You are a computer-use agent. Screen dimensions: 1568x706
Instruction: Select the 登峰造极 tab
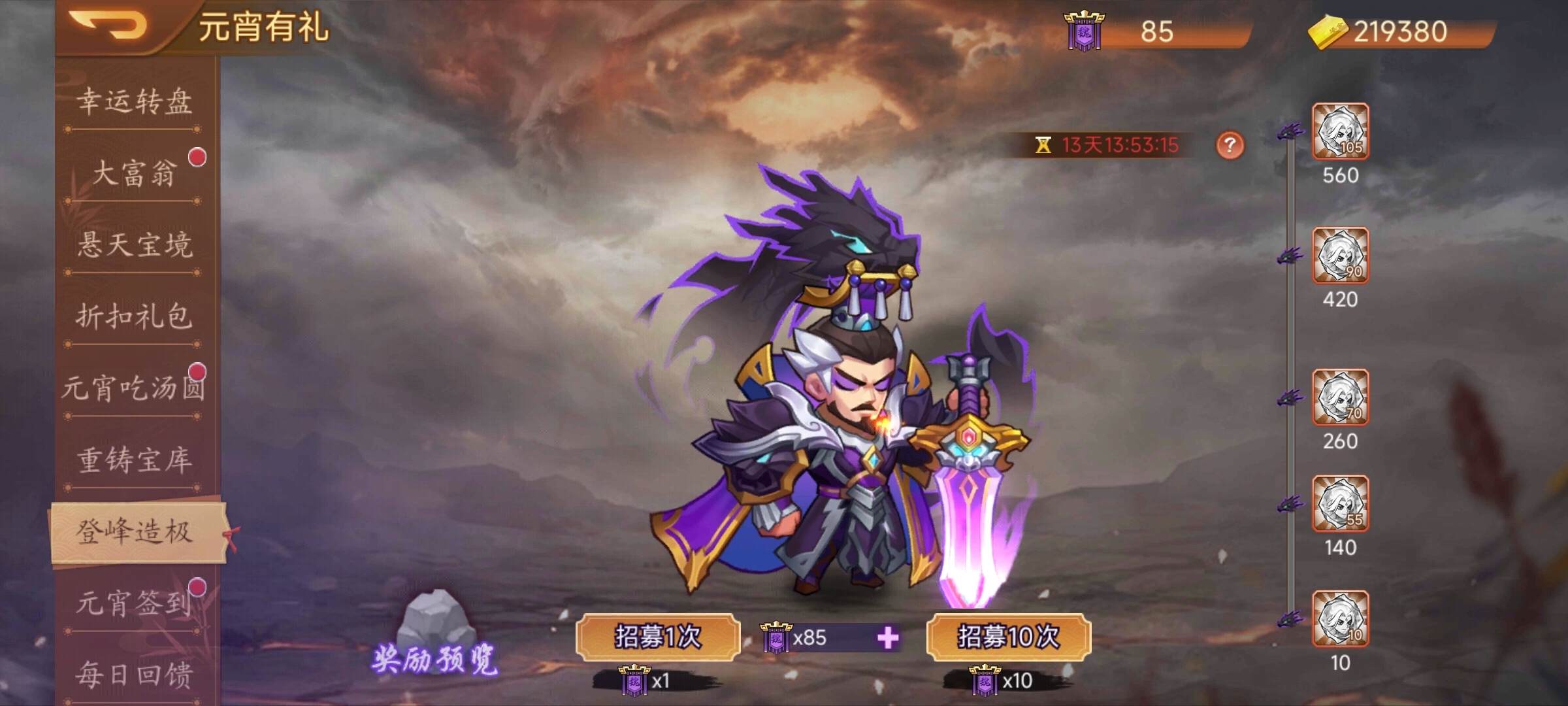click(x=135, y=531)
